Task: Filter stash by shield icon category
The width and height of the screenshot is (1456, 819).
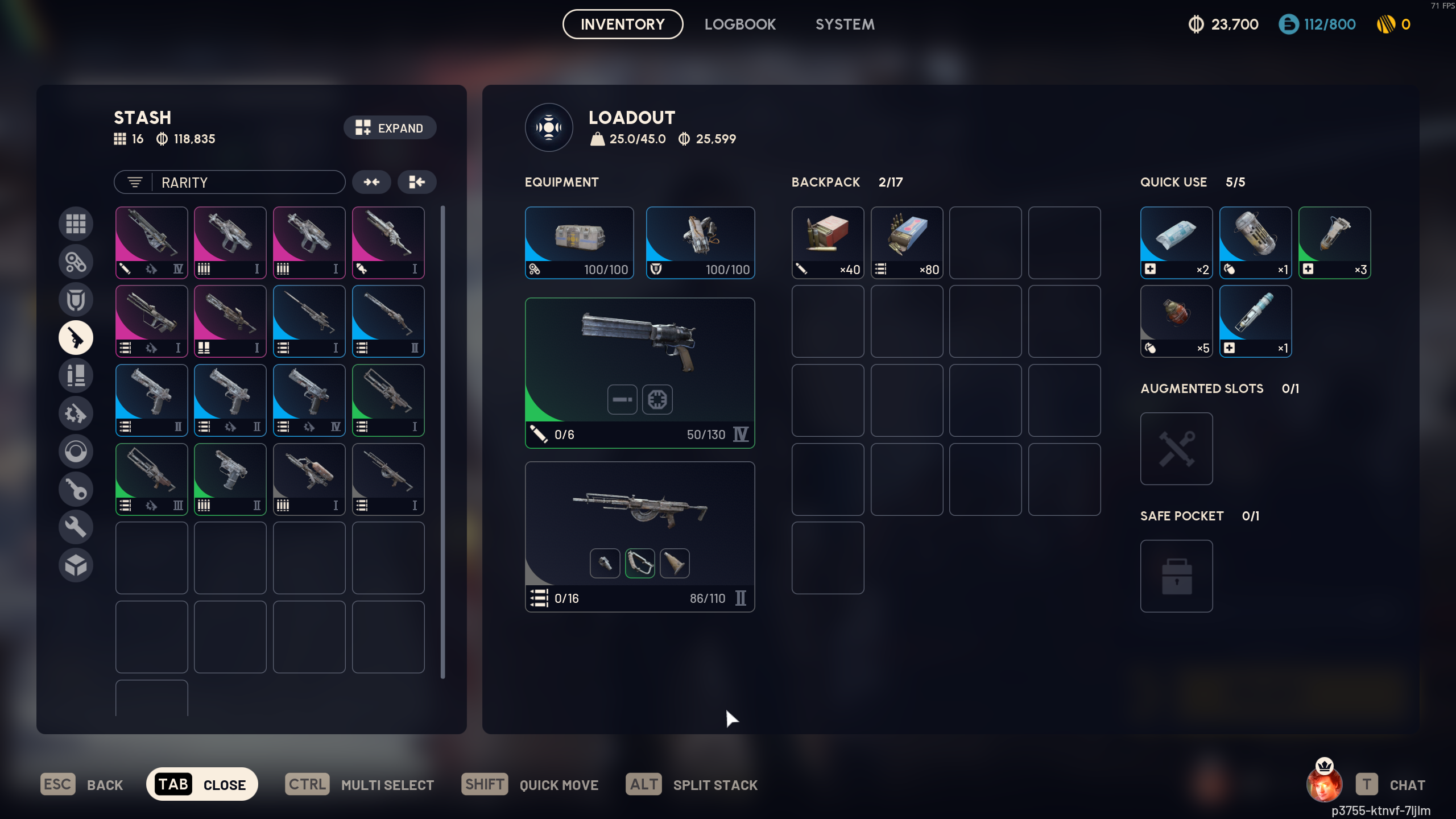Action: 76,300
